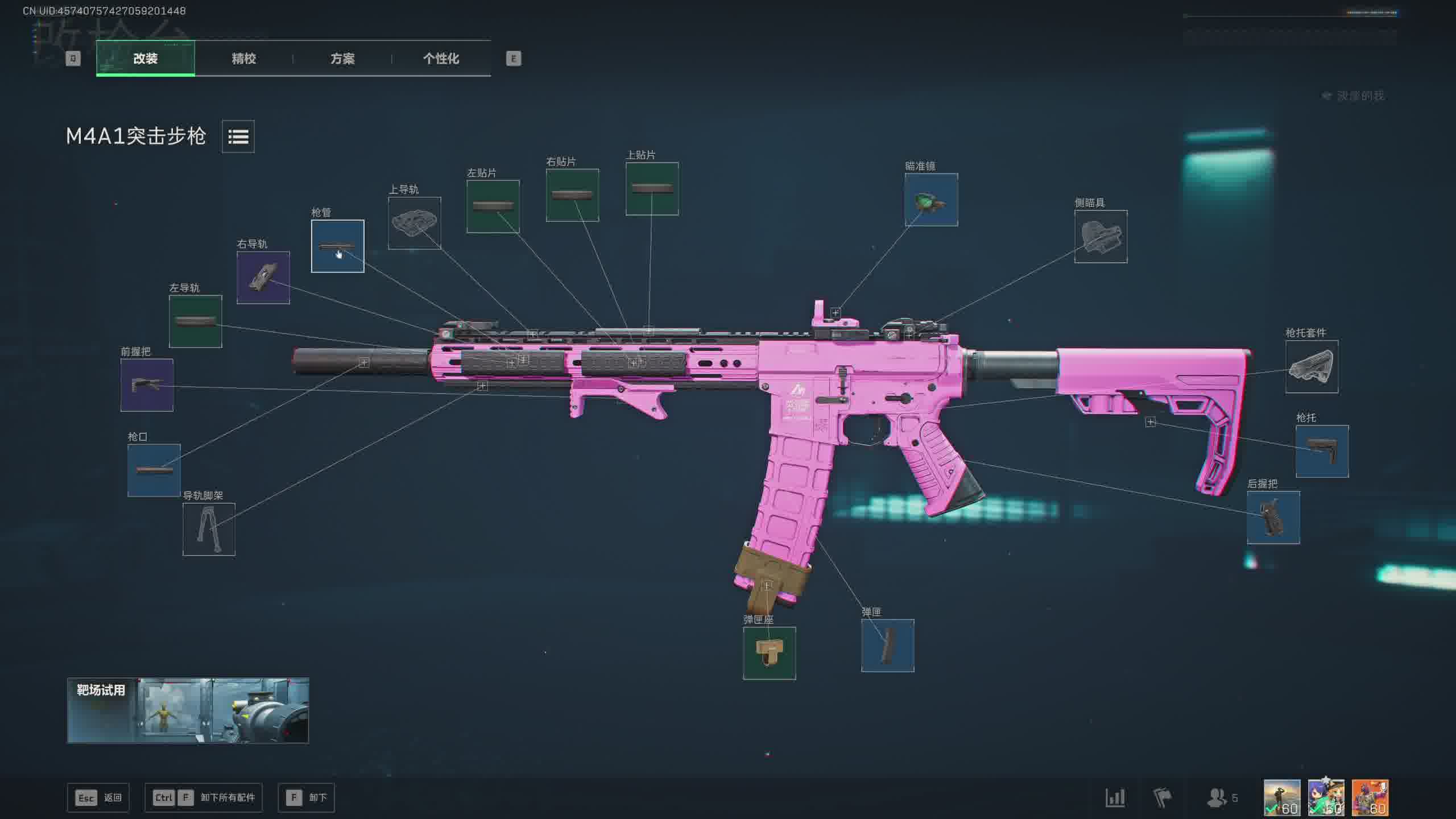The image size is (1456, 819).
Task: Open the 方案 tab
Action: coord(342,59)
